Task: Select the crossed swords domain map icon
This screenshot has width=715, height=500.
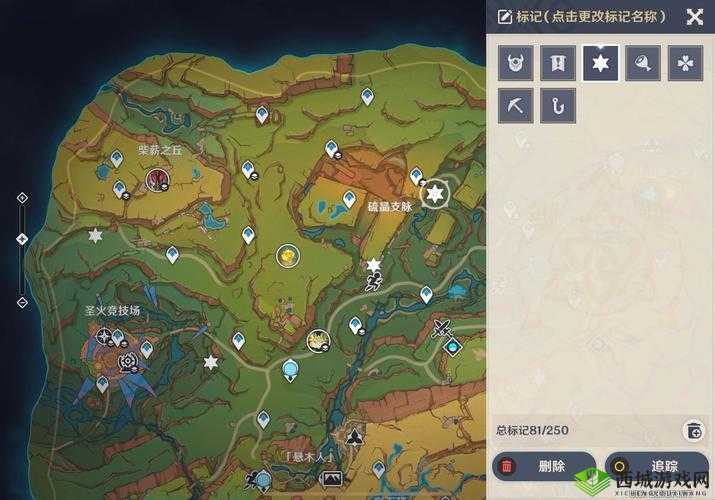Action: [442, 328]
